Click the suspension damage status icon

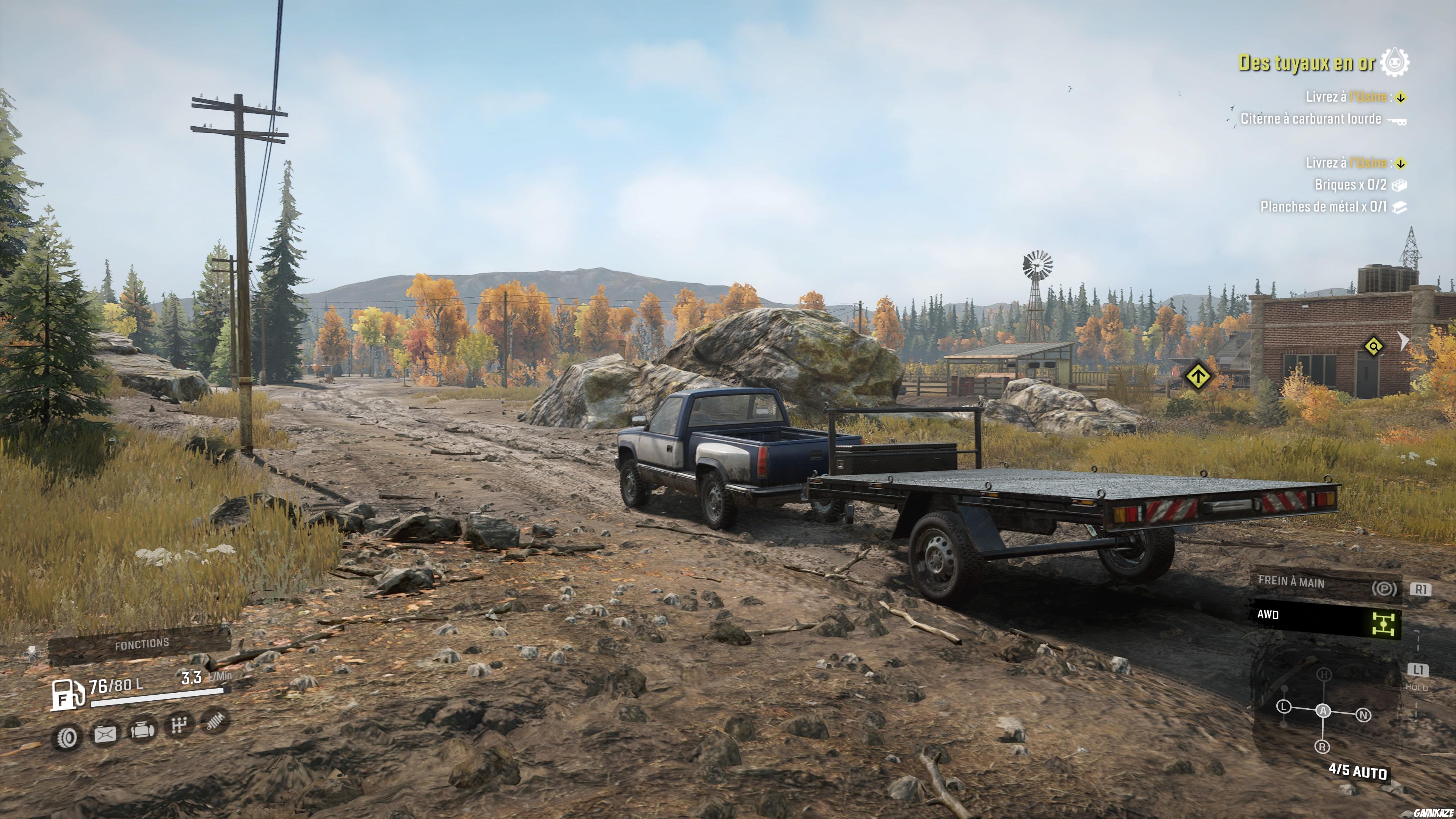coord(215,721)
